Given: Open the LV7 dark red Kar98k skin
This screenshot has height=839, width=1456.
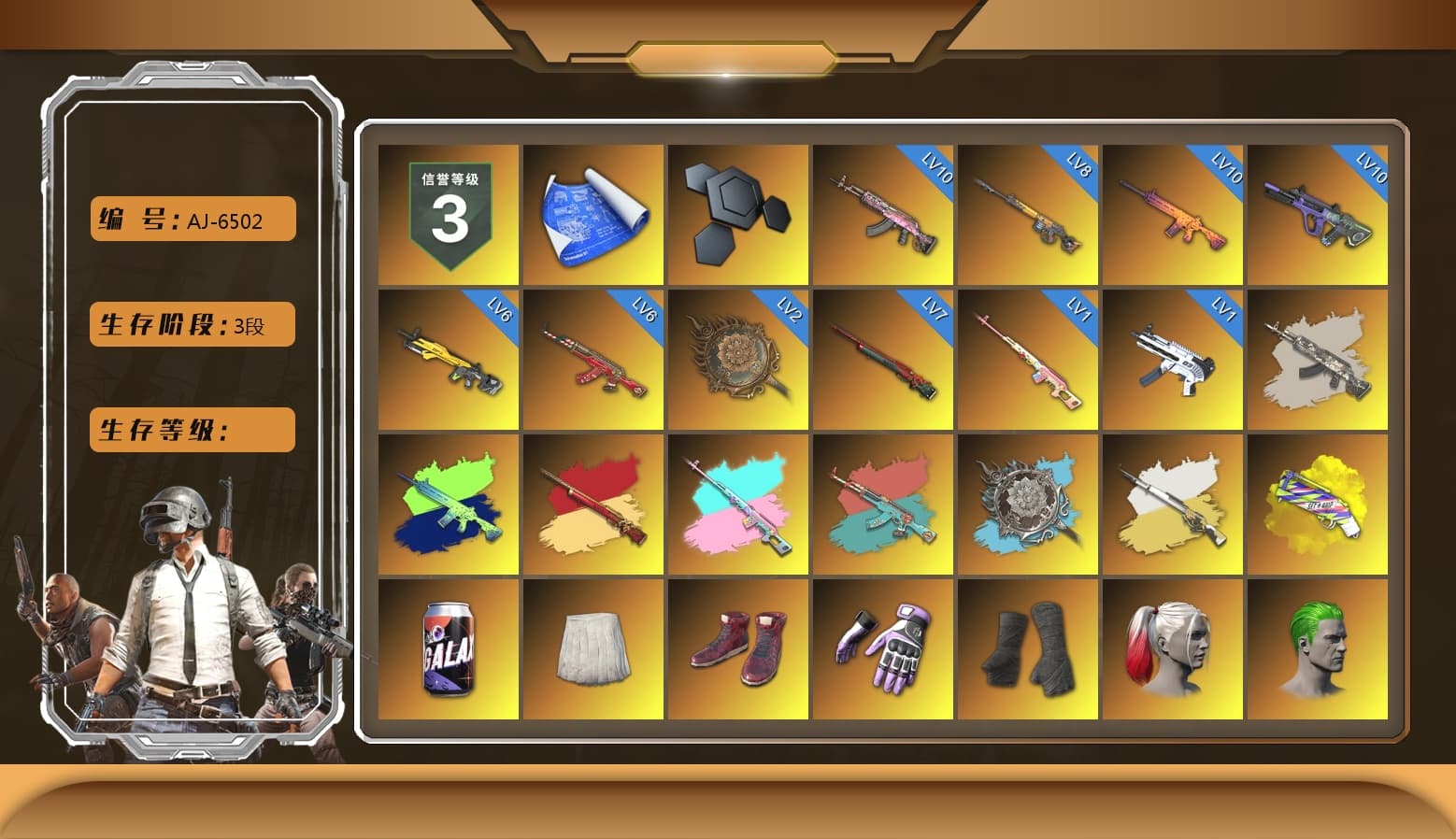Looking at the screenshot, I should coord(882,360).
